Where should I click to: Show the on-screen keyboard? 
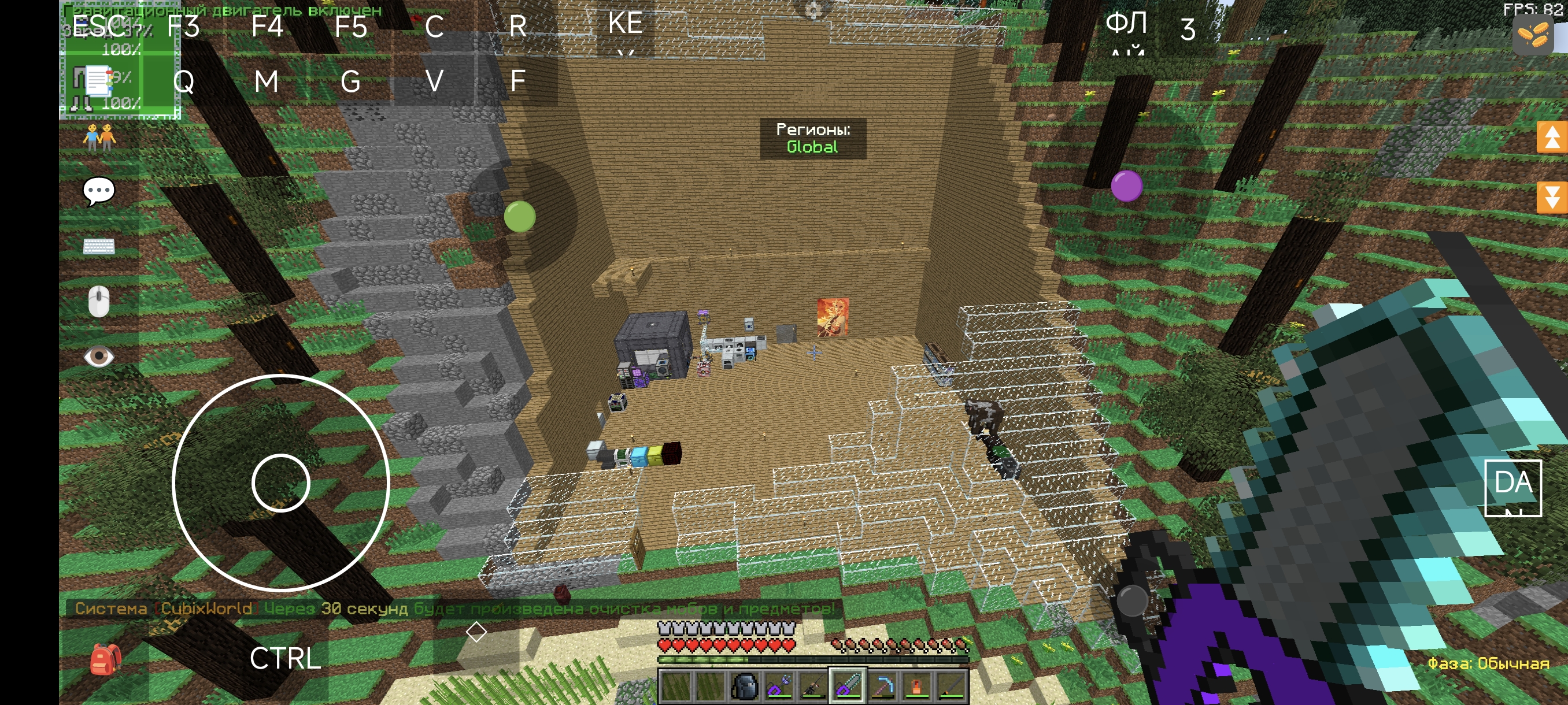point(99,246)
